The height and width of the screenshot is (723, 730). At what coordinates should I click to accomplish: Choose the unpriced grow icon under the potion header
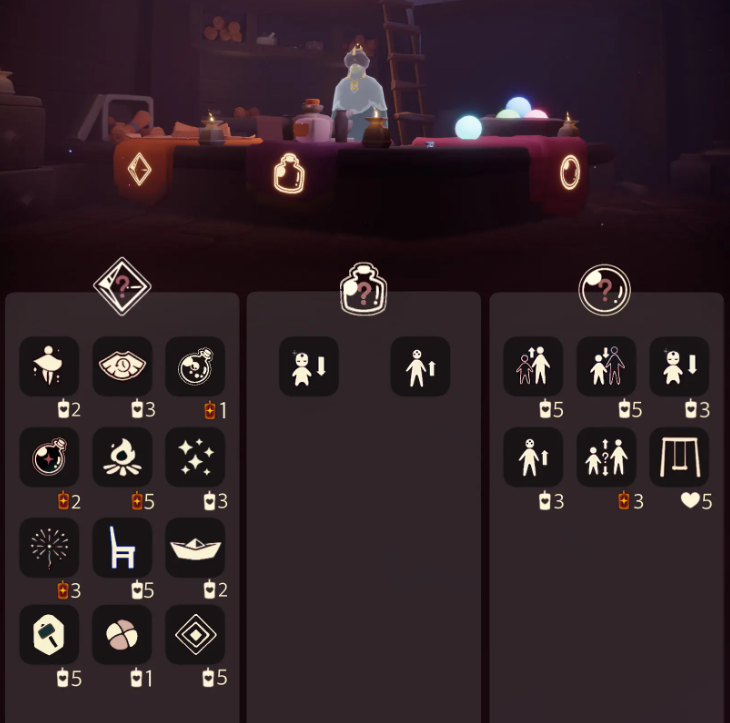coord(420,367)
